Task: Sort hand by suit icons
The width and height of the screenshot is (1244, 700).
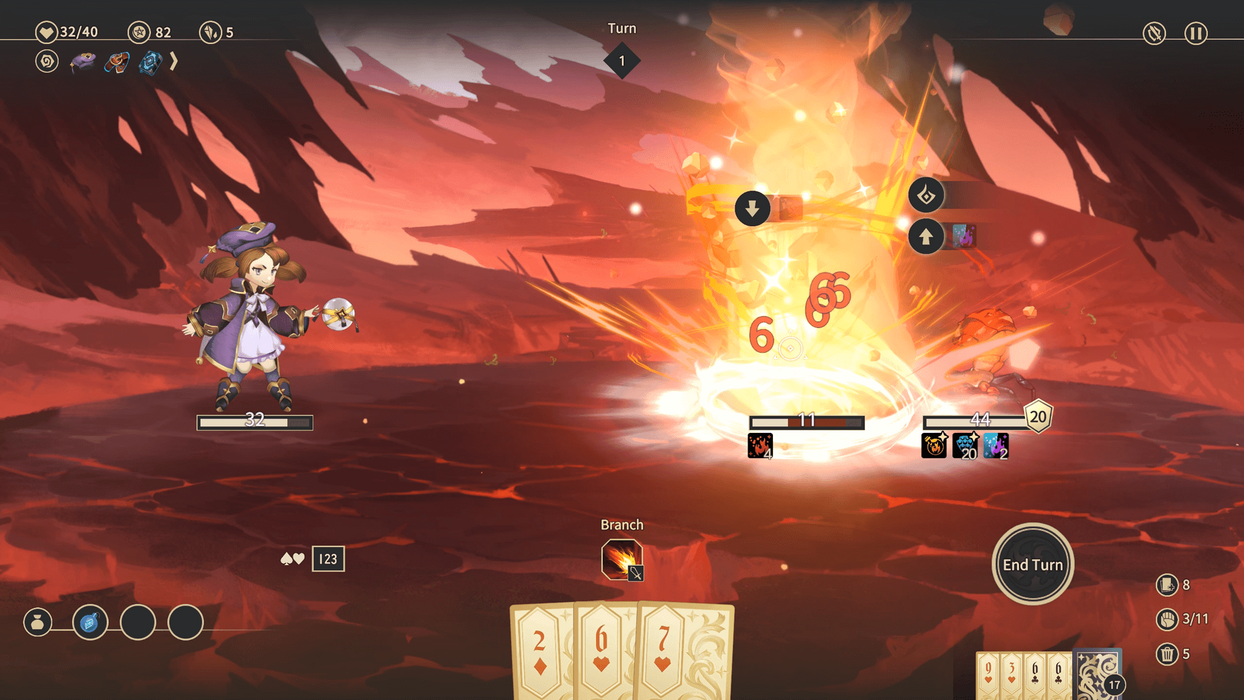Action: pyautogui.click(x=293, y=559)
